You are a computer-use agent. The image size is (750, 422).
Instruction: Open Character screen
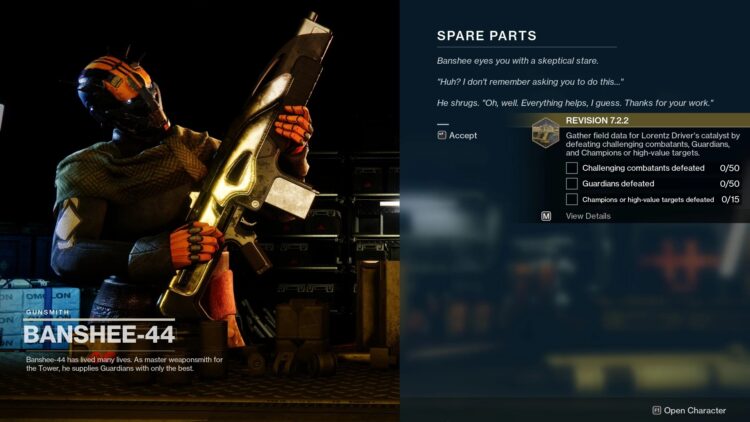(x=695, y=410)
